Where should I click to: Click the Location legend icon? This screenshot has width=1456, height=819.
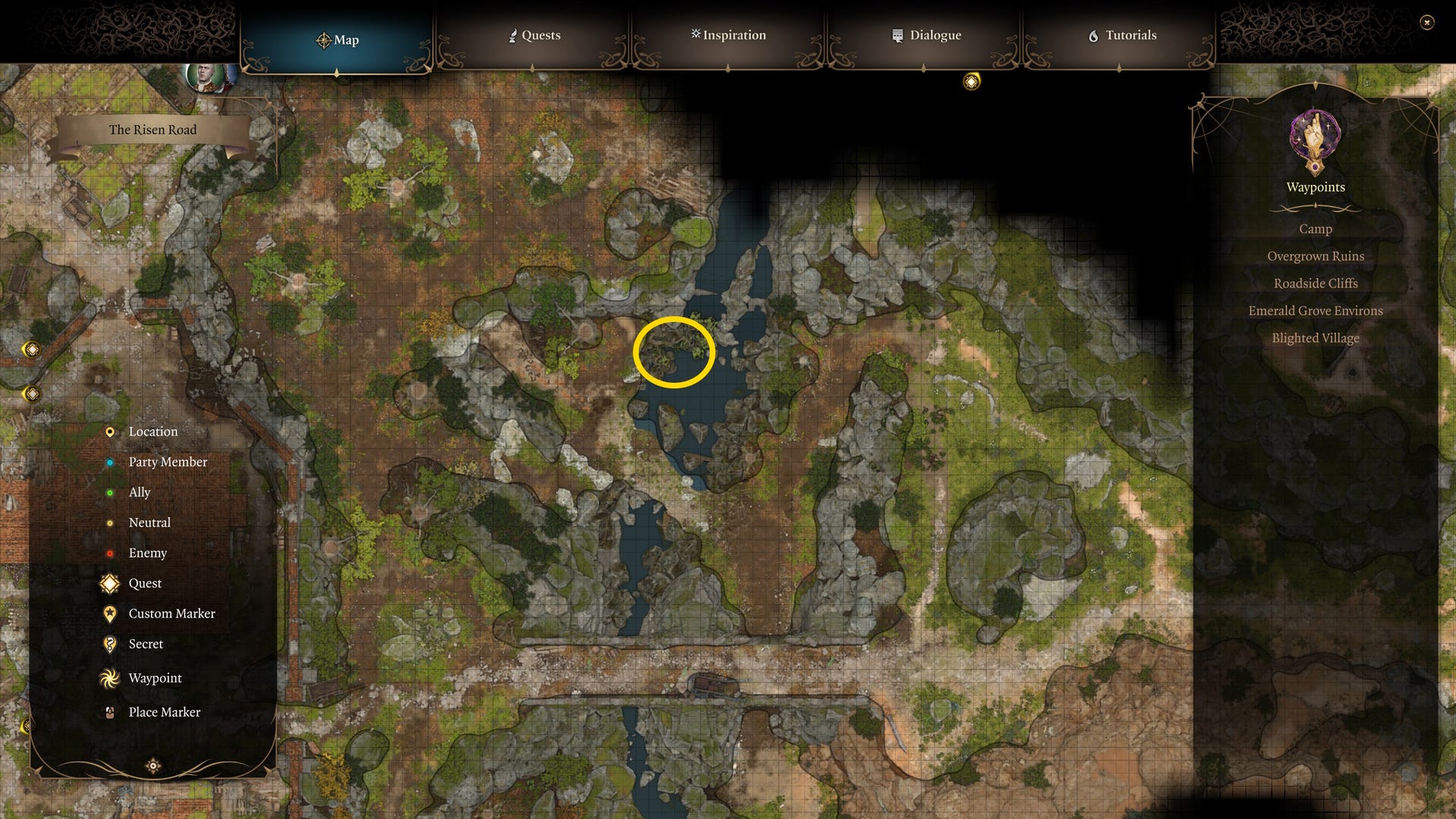pyautogui.click(x=110, y=431)
